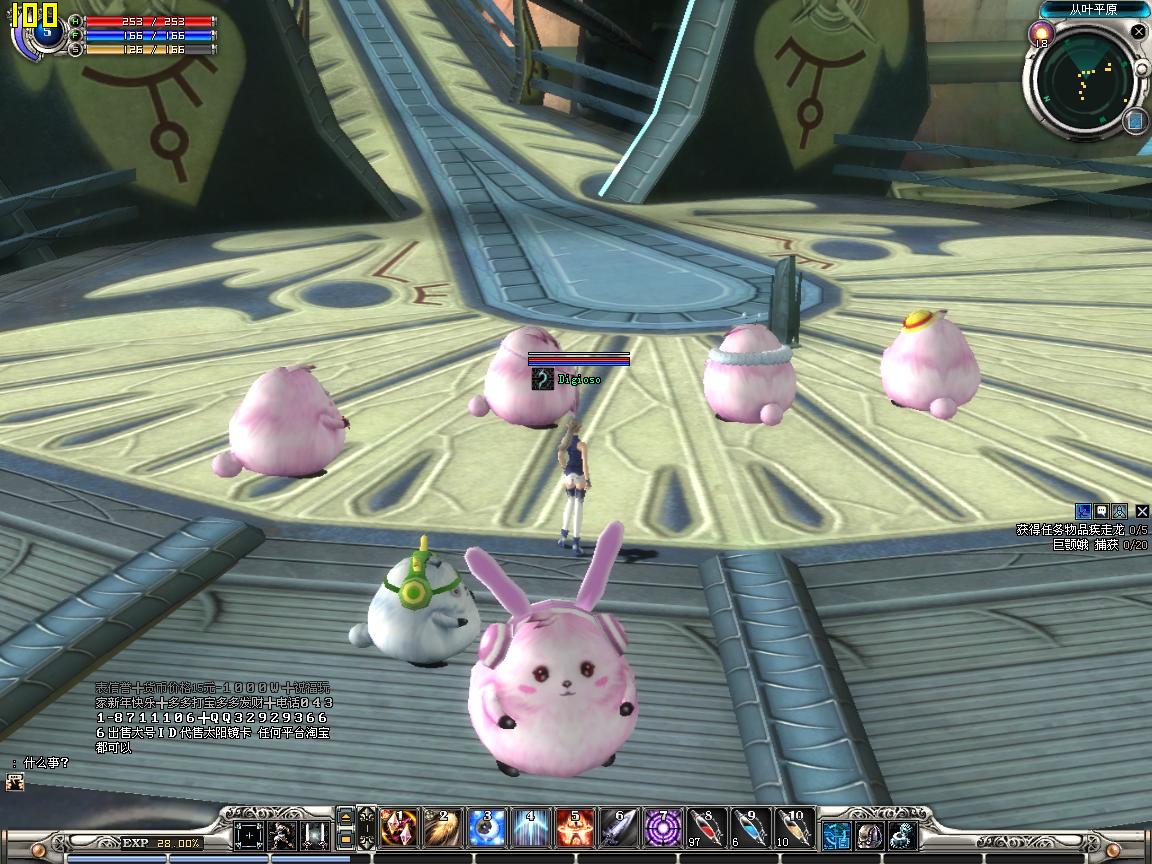This screenshot has width=1152, height=864.
Task: Select the speech bubble icon above quest tracker
Action: click(x=1101, y=511)
